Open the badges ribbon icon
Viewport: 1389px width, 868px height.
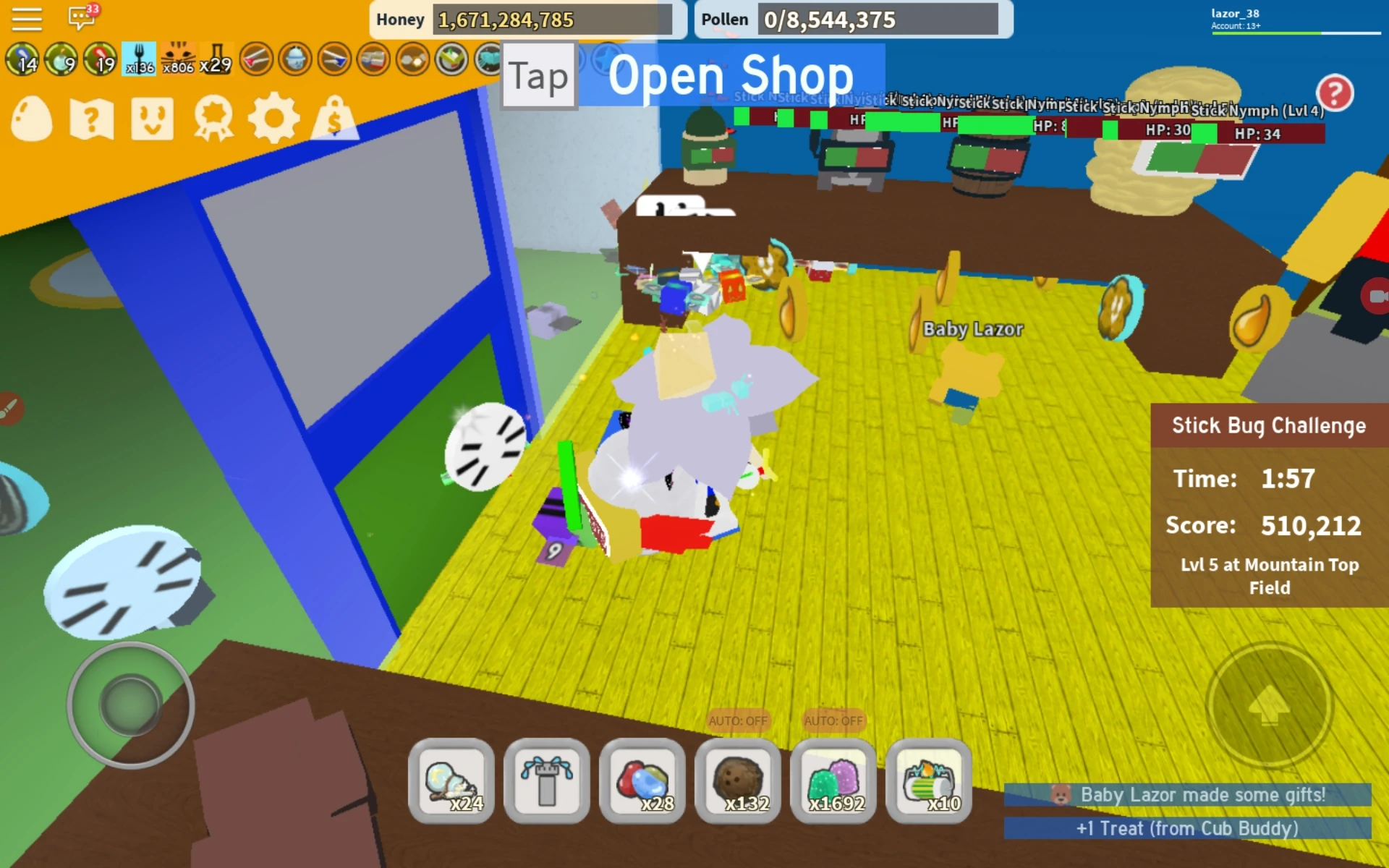click(x=214, y=119)
